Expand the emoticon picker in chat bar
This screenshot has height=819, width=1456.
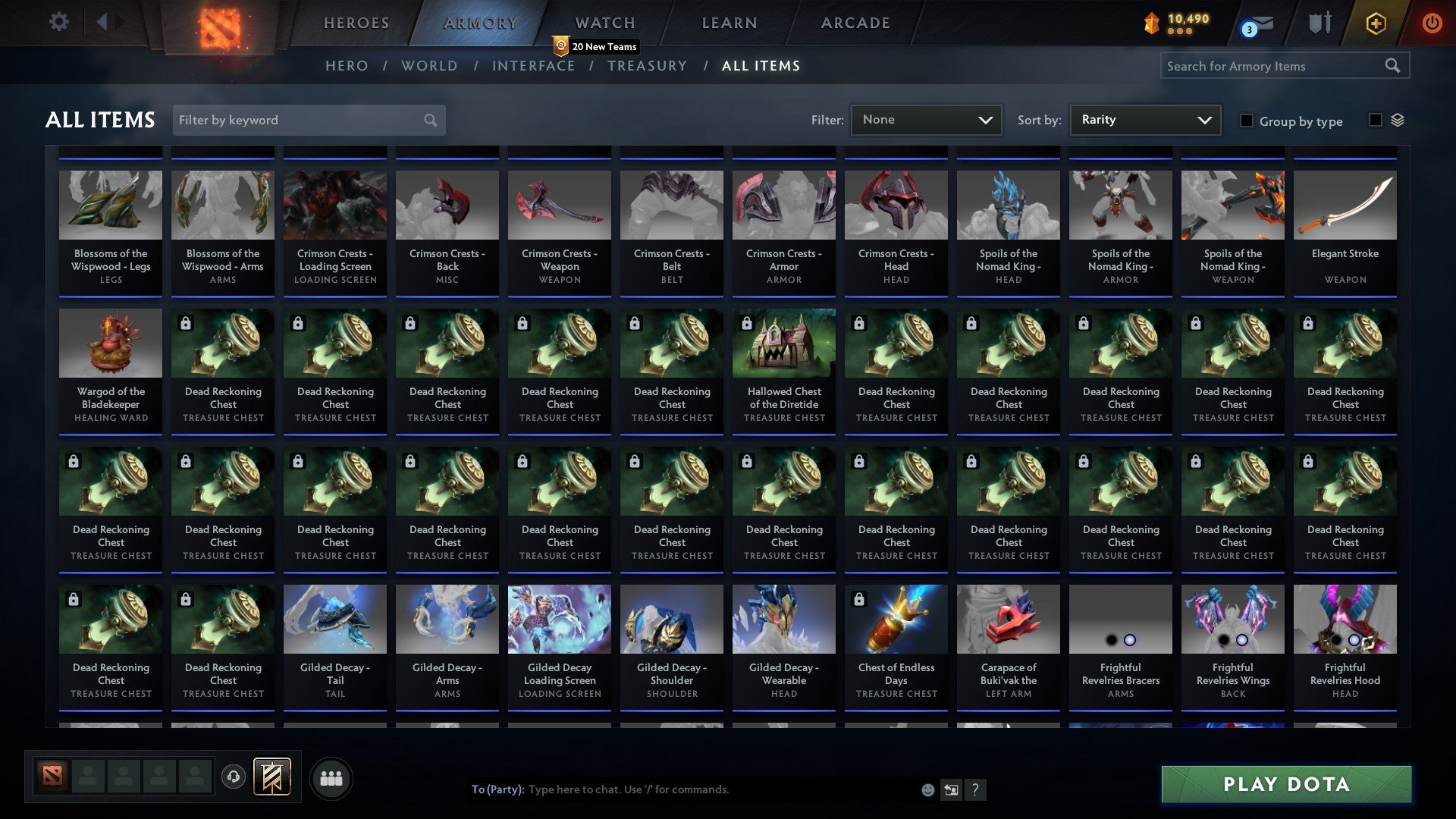click(x=927, y=789)
